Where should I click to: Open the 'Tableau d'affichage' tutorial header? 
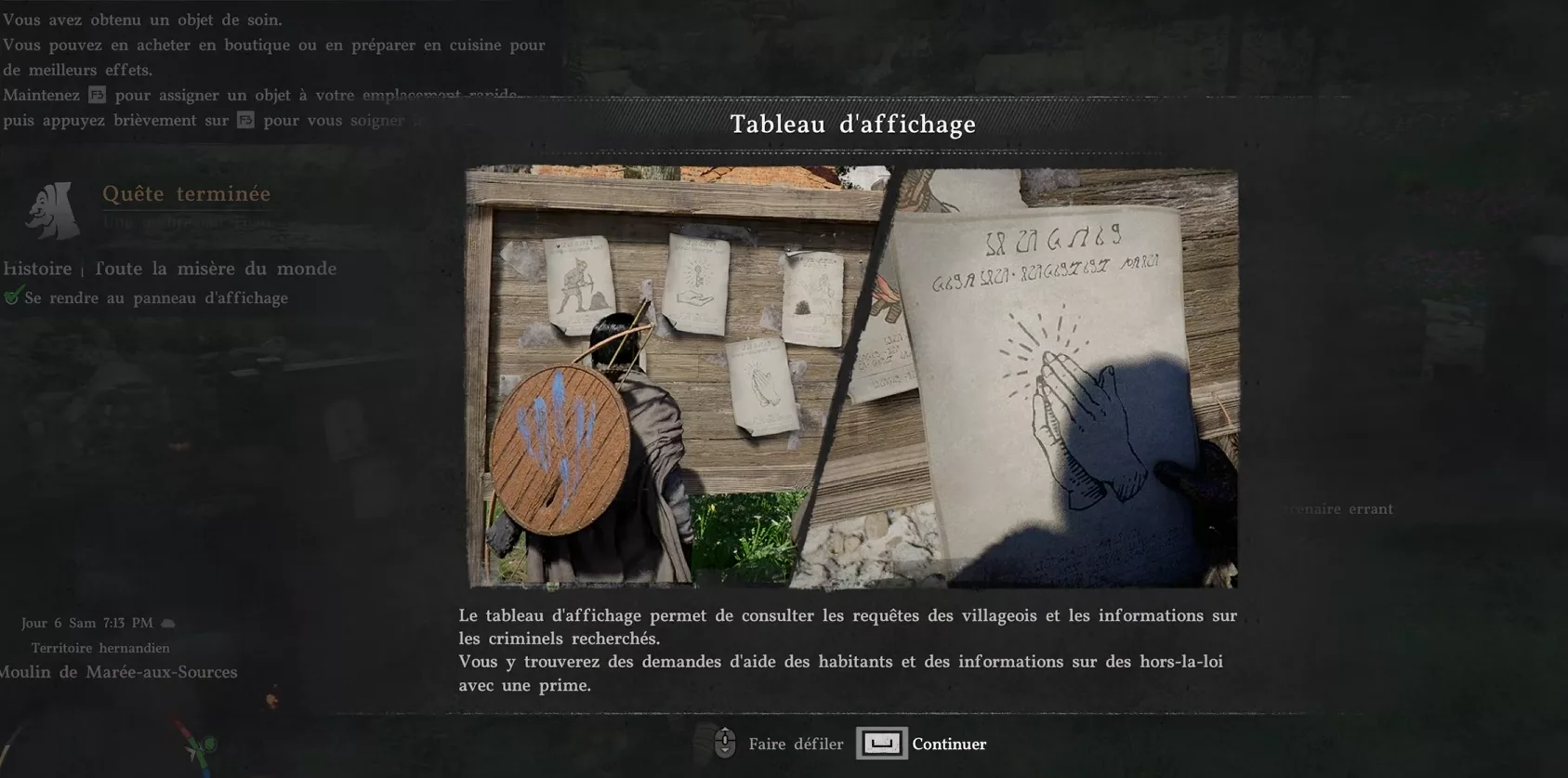click(x=853, y=124)
